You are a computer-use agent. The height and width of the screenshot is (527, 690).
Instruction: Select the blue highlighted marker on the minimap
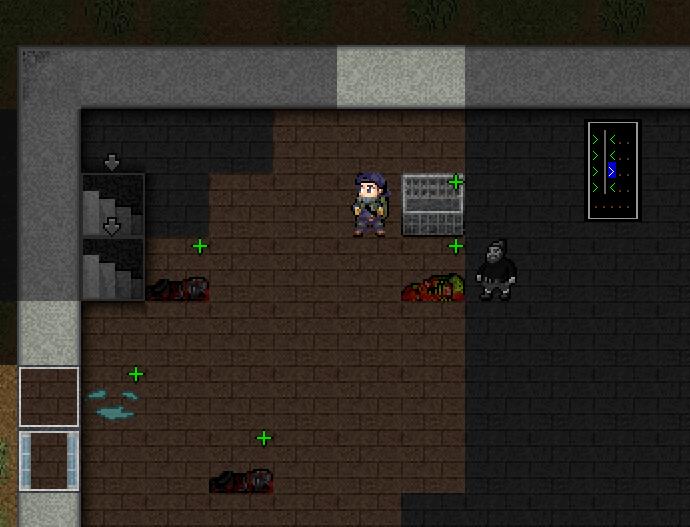[611, 171]
